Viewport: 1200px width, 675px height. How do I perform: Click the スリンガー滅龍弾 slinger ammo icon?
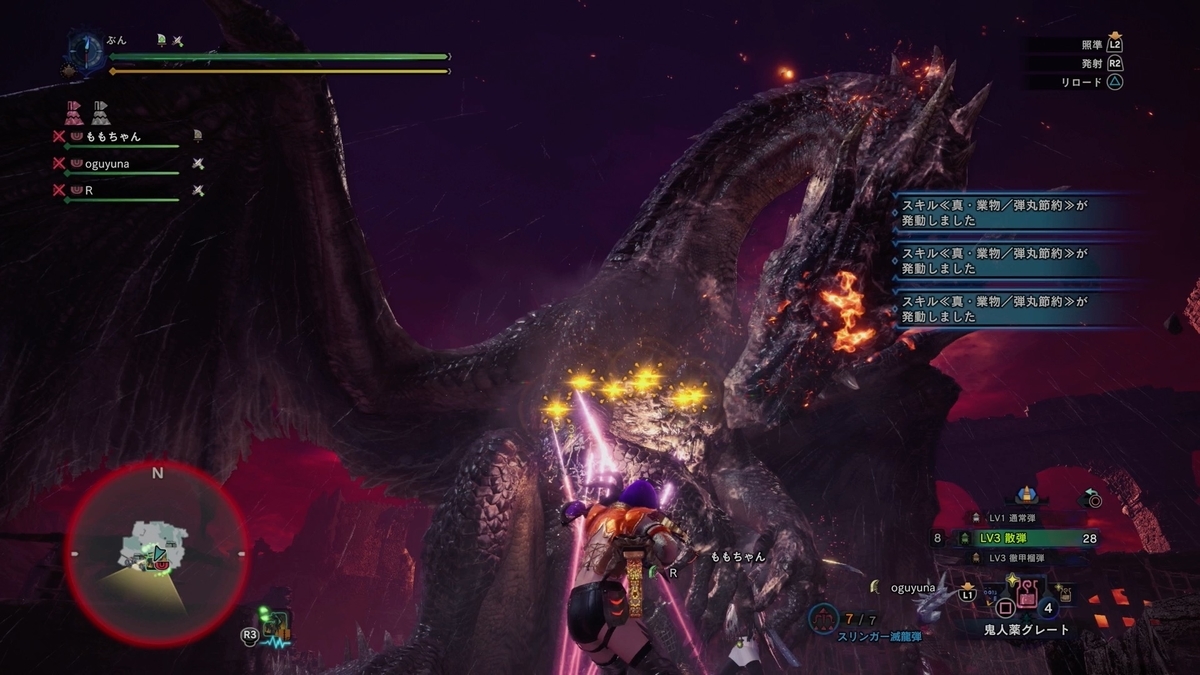click(822, 620)
